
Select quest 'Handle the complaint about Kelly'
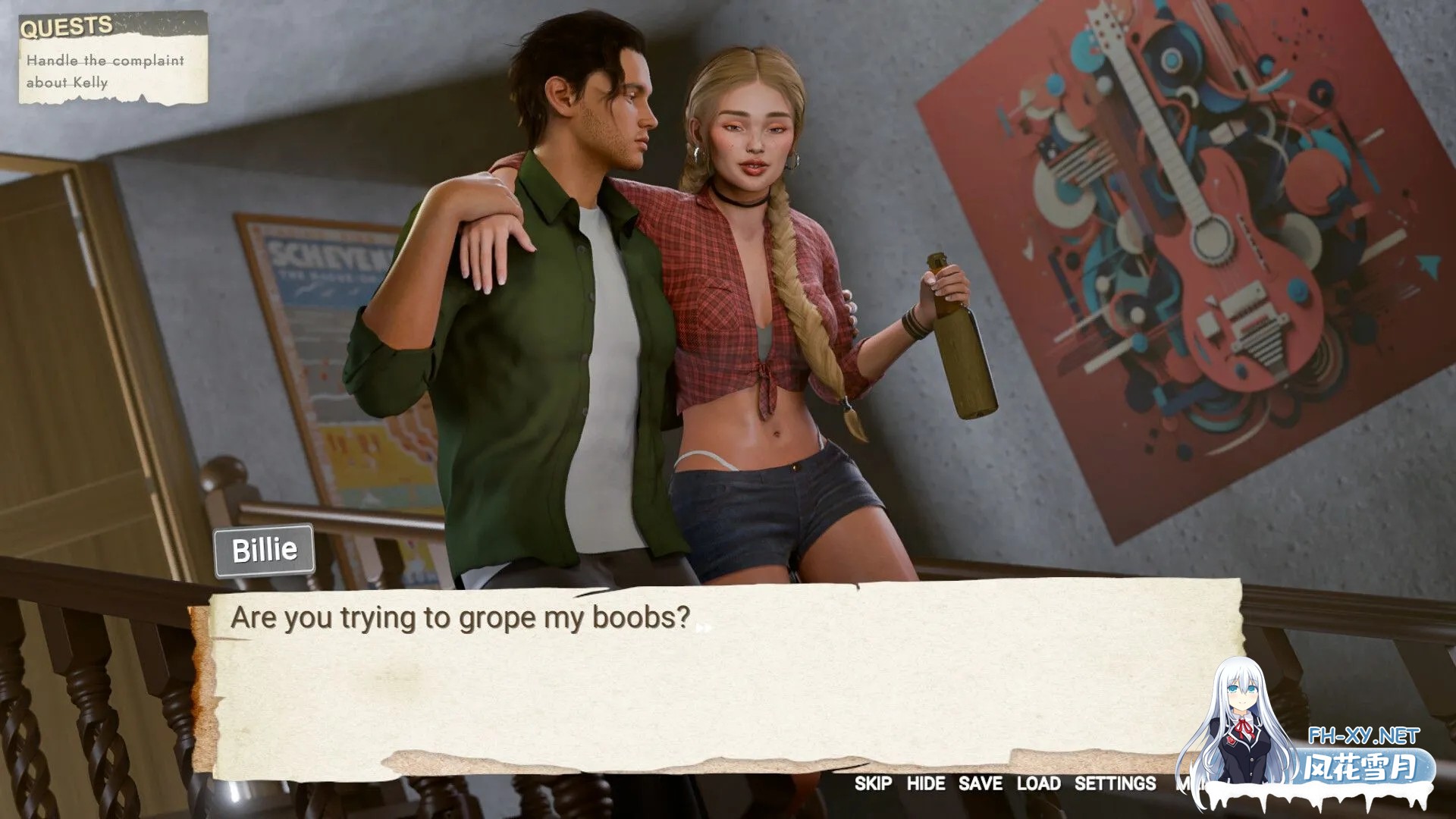[105, 72]
